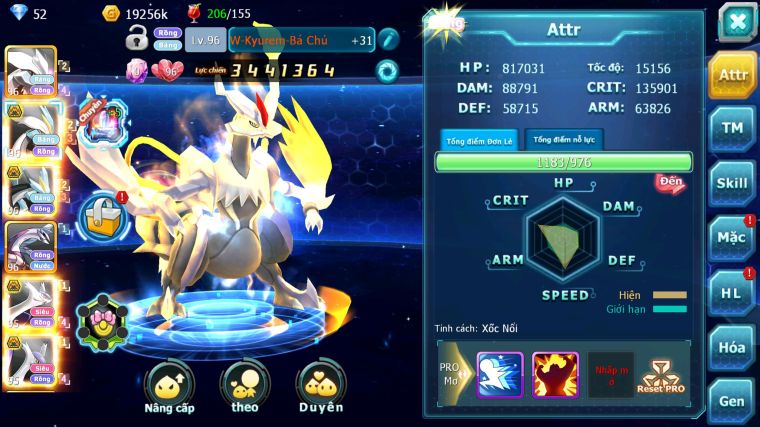Close the Pokémon detail screen
This screenshot has width=760, height=427.
(x=736, y=21)
